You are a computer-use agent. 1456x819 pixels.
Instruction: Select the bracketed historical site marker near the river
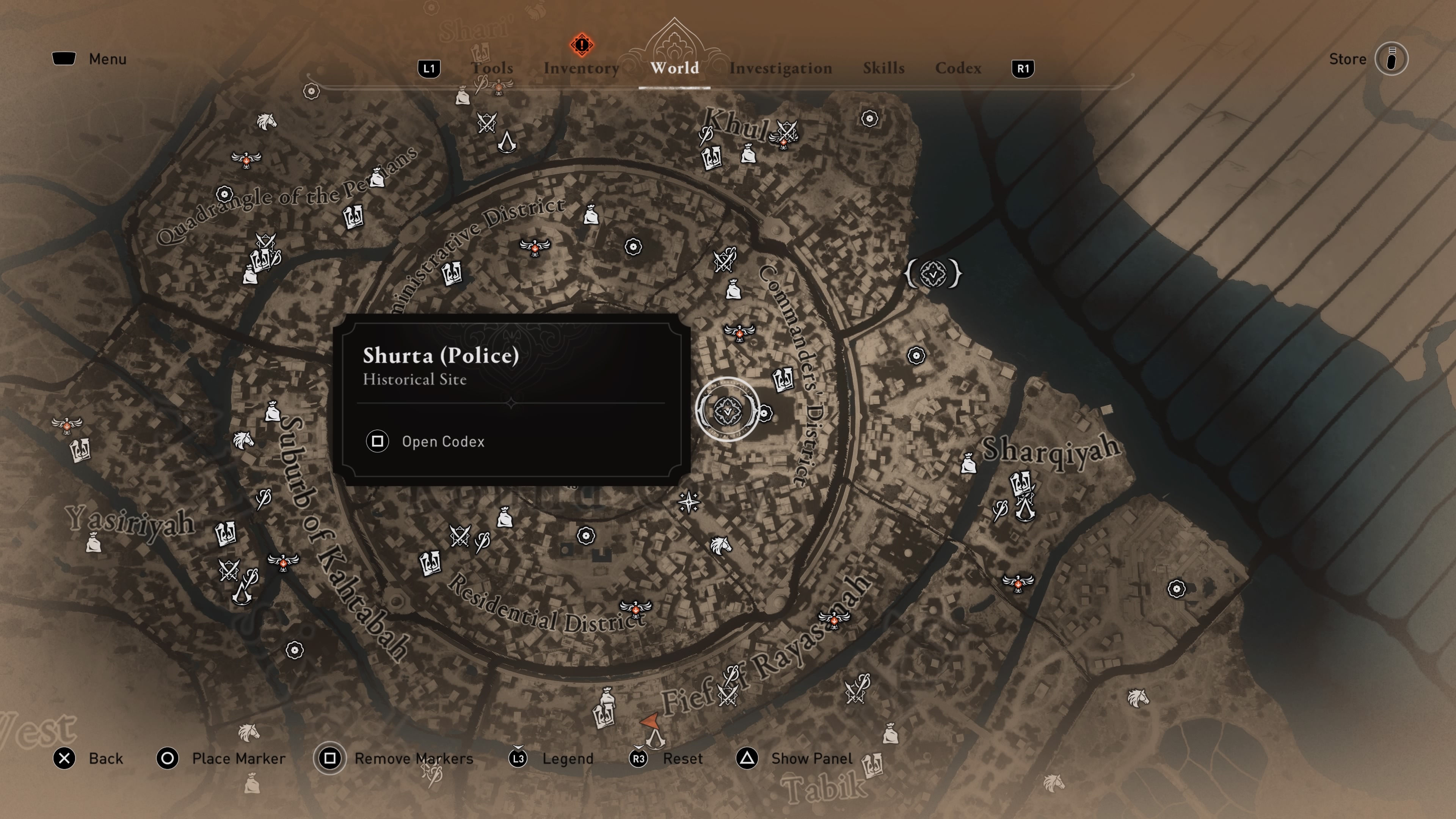[933, 274]
